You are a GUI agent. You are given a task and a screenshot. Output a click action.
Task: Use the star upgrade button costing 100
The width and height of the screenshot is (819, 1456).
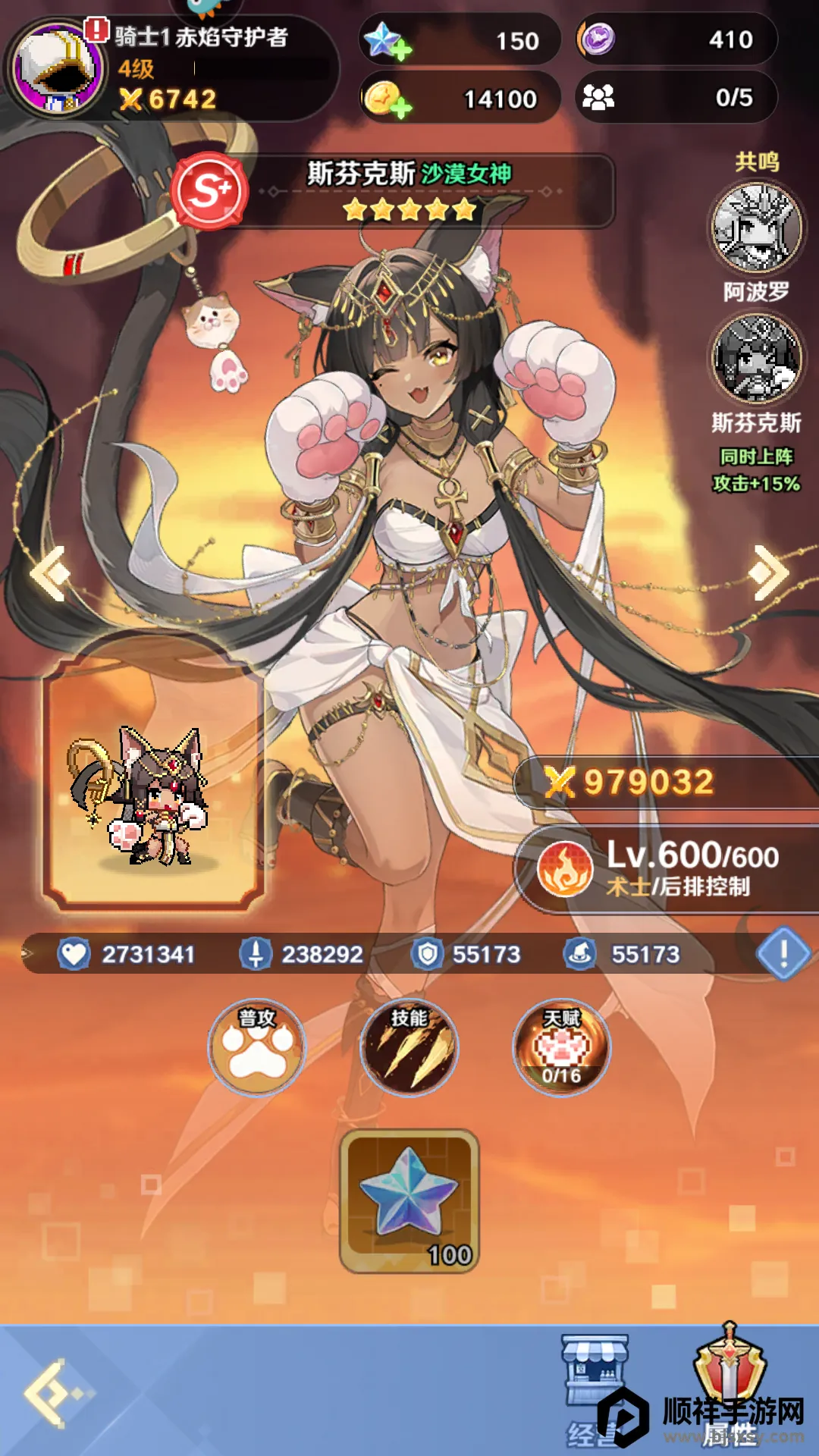(x=409, y=1201)
